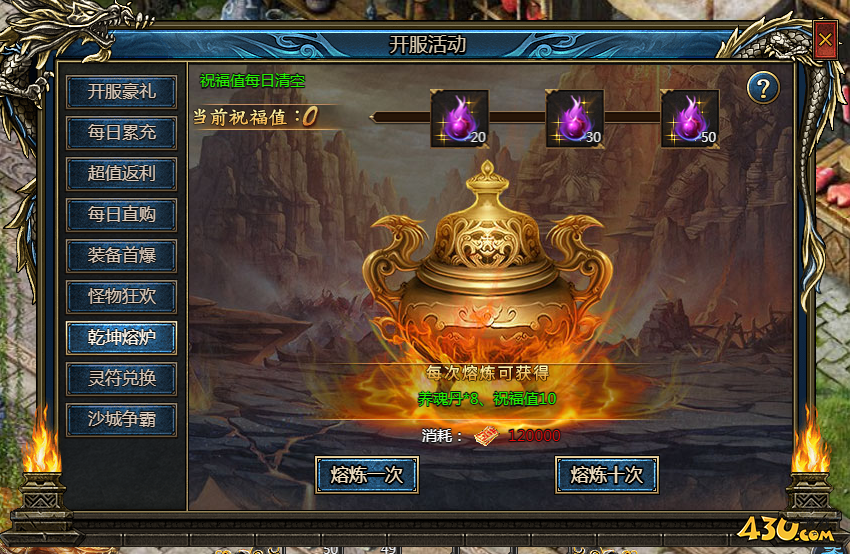This screenshot has width=850, height=554.
Task: Open the 开服豪礼 tab
Action: [121, 91]
